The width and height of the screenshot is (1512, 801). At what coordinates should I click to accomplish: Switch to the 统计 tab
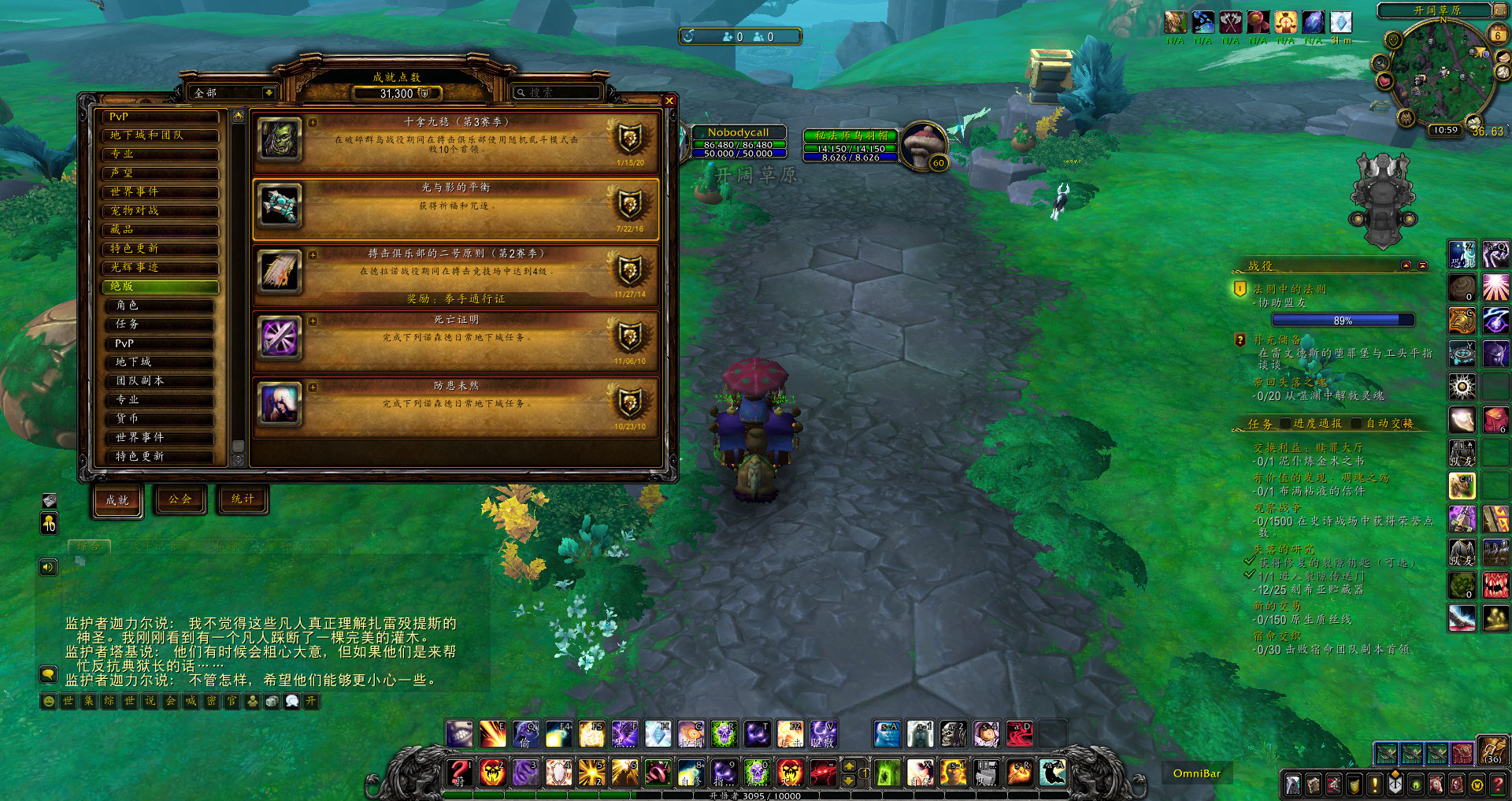[x=243, y=499]
